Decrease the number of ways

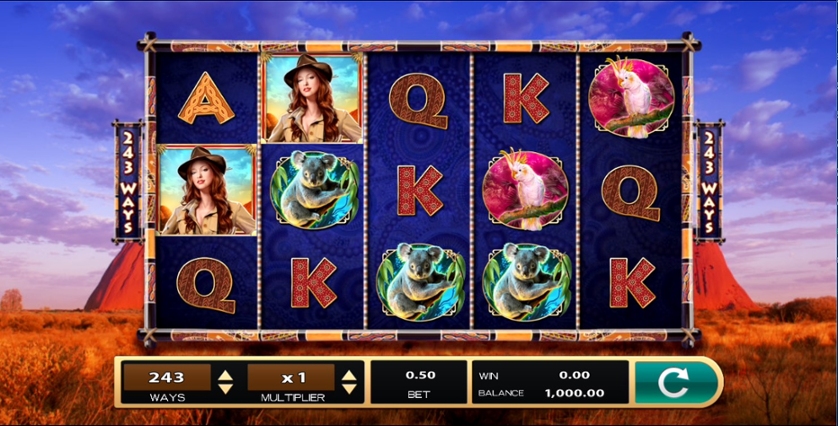(x=226, y=388)
